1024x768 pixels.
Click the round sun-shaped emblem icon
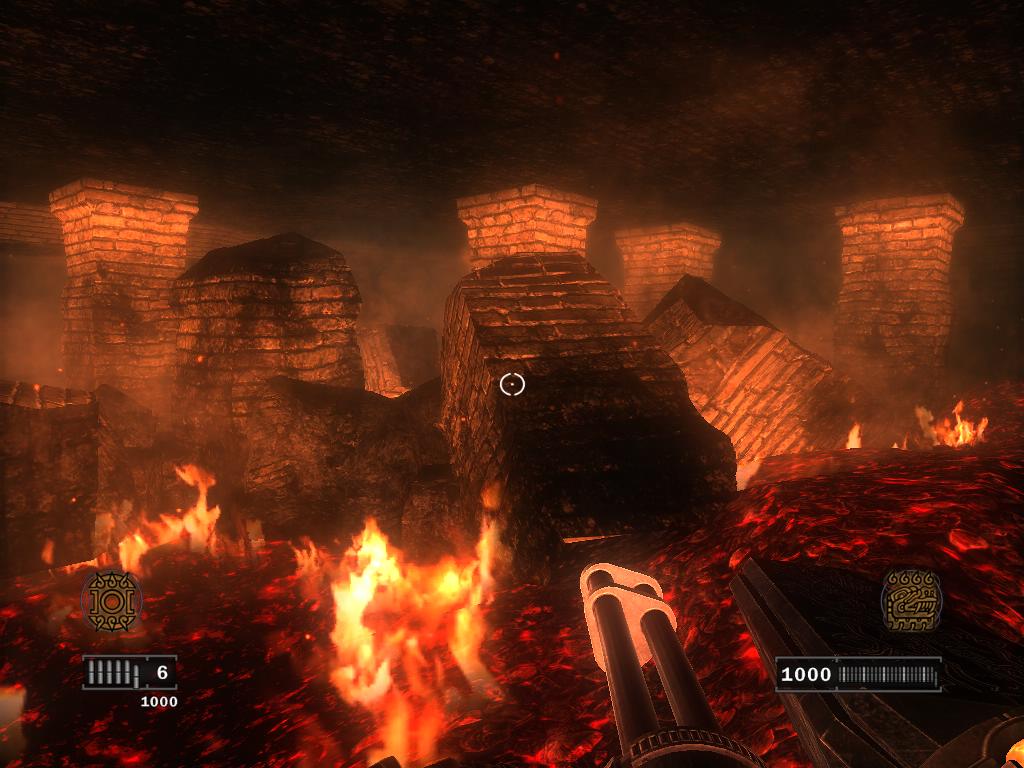click(x=111, y=601)
